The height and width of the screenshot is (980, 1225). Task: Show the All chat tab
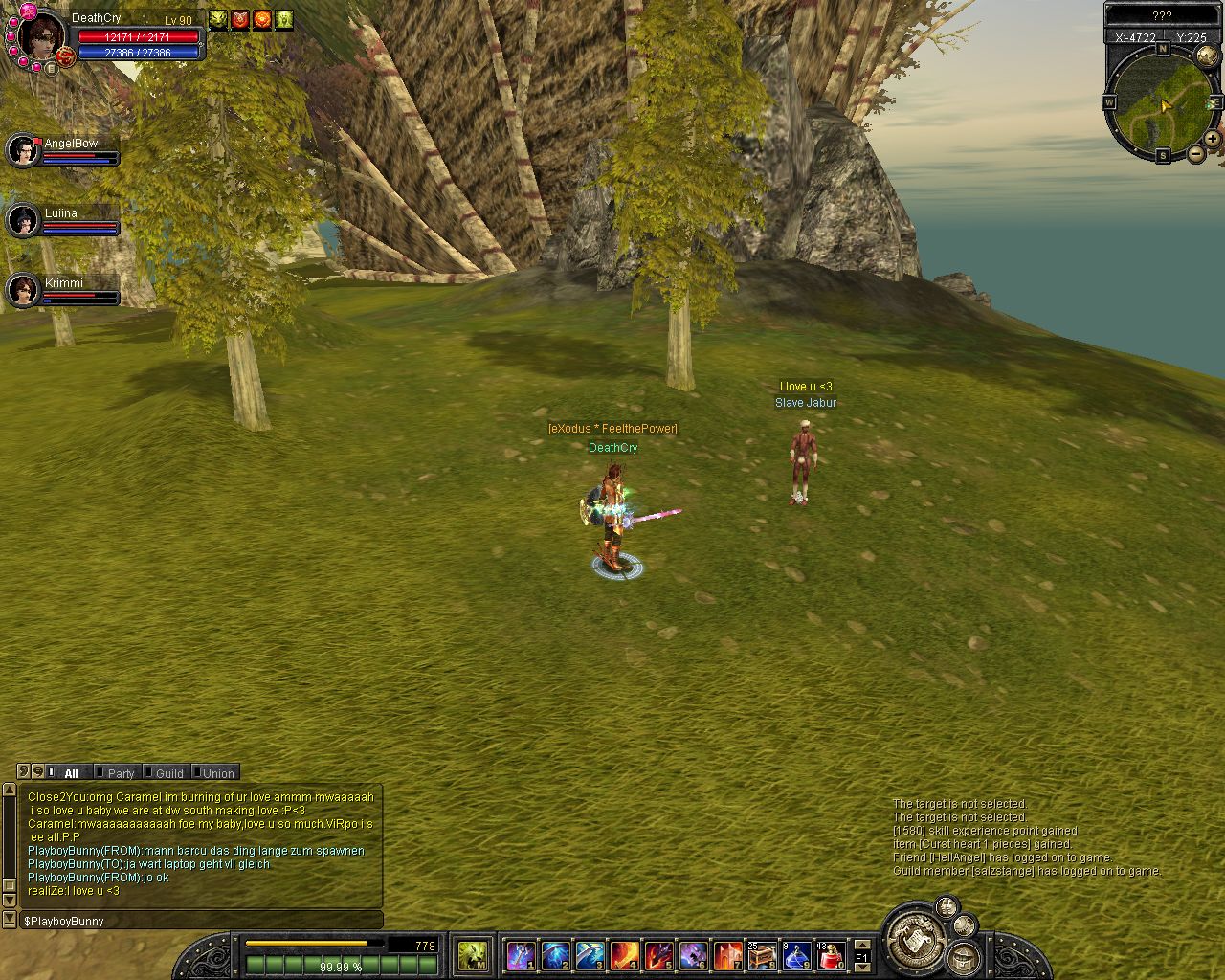click(71, 773)
